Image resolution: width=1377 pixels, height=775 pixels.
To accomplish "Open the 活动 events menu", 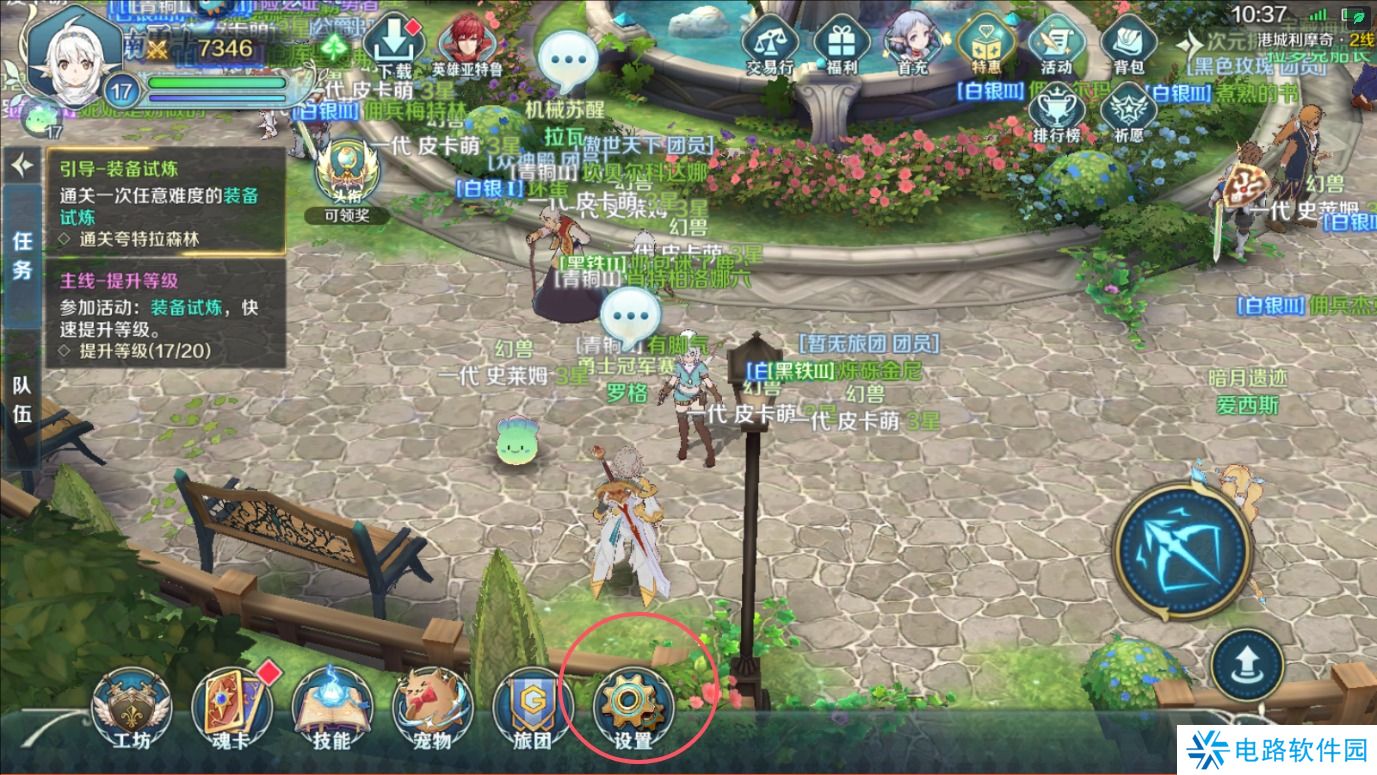I will [1056, 47].
